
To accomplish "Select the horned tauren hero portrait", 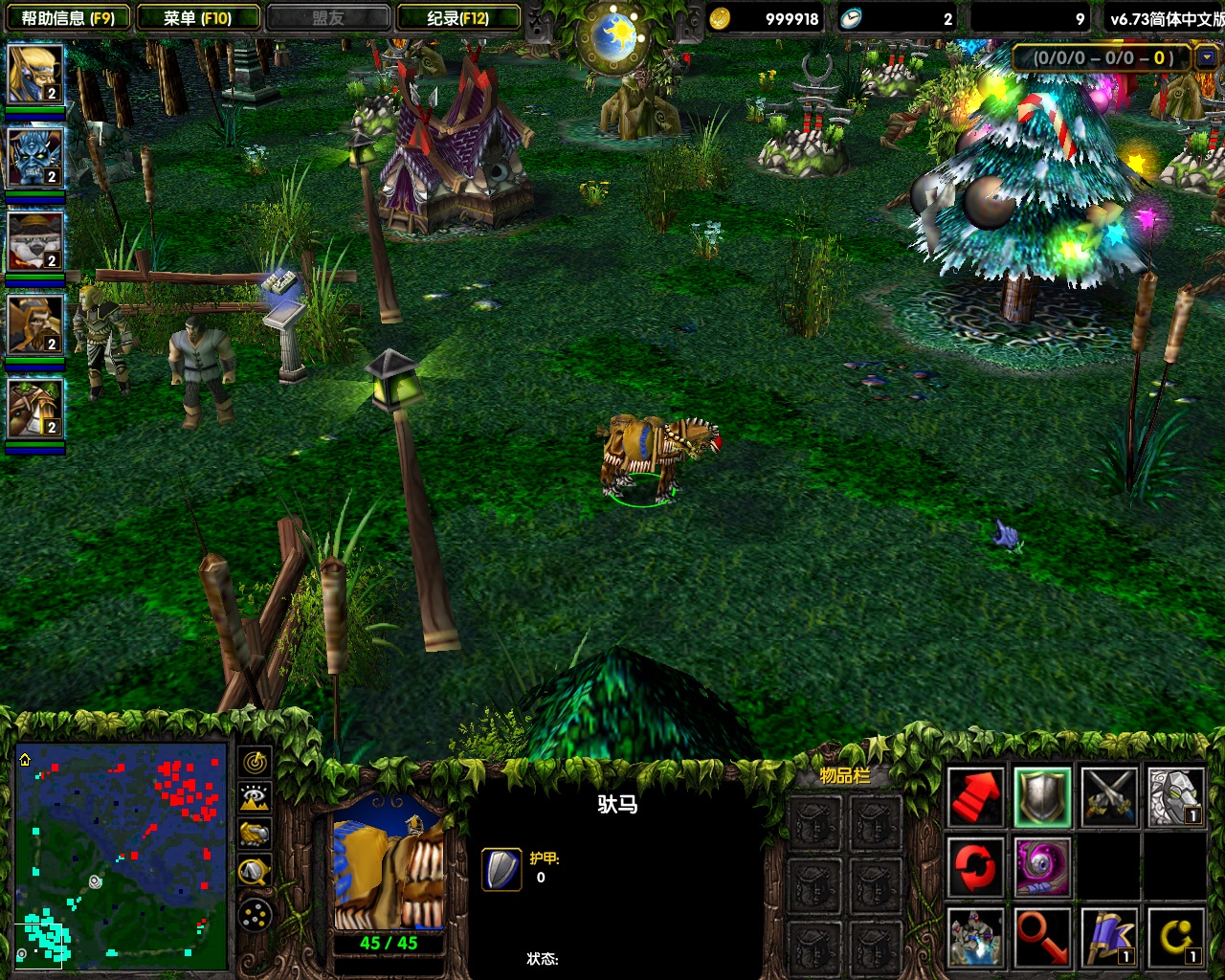I will tap(35, 409).
